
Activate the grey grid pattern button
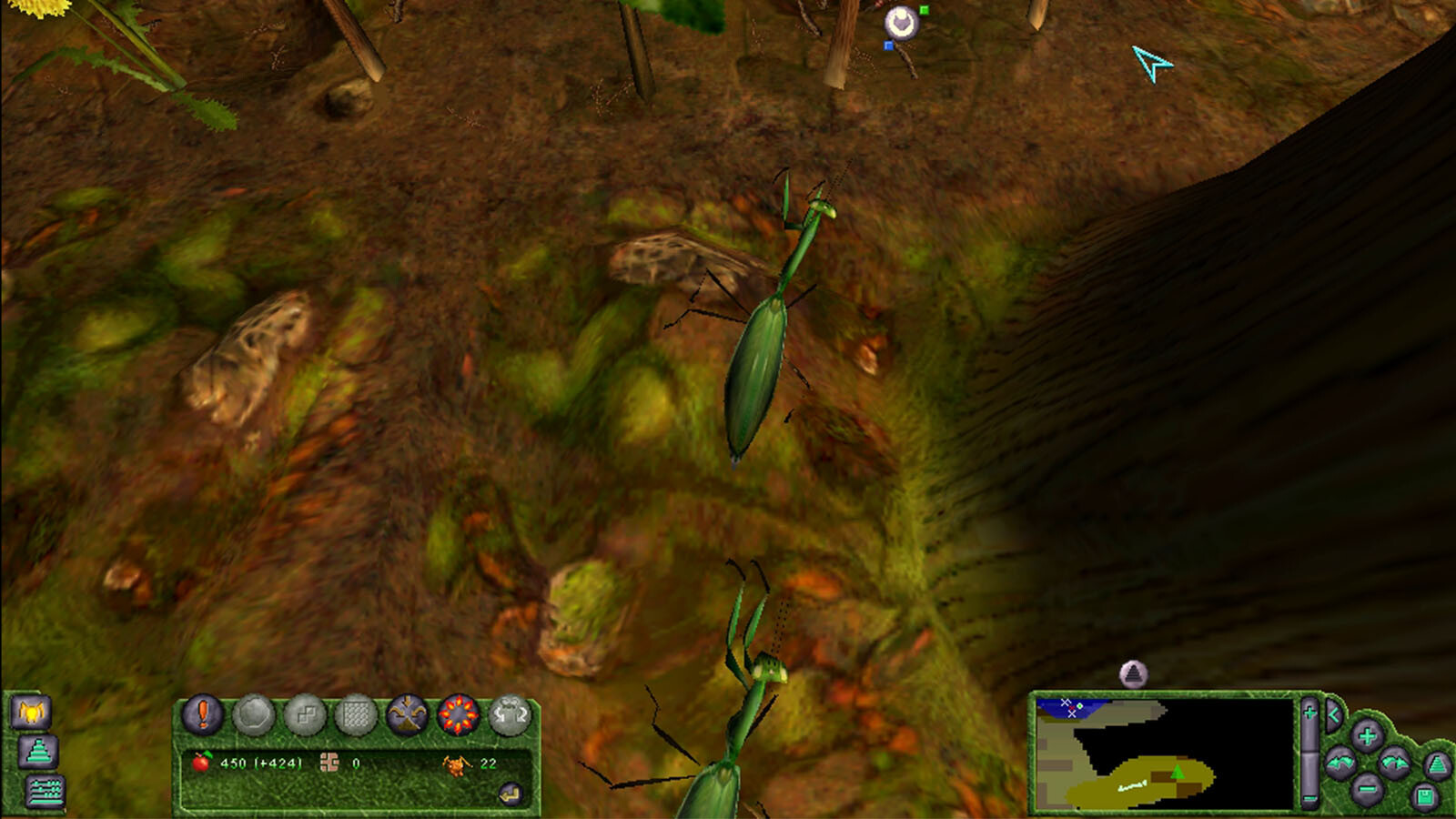pyautogui.click(x=356, y=716)
